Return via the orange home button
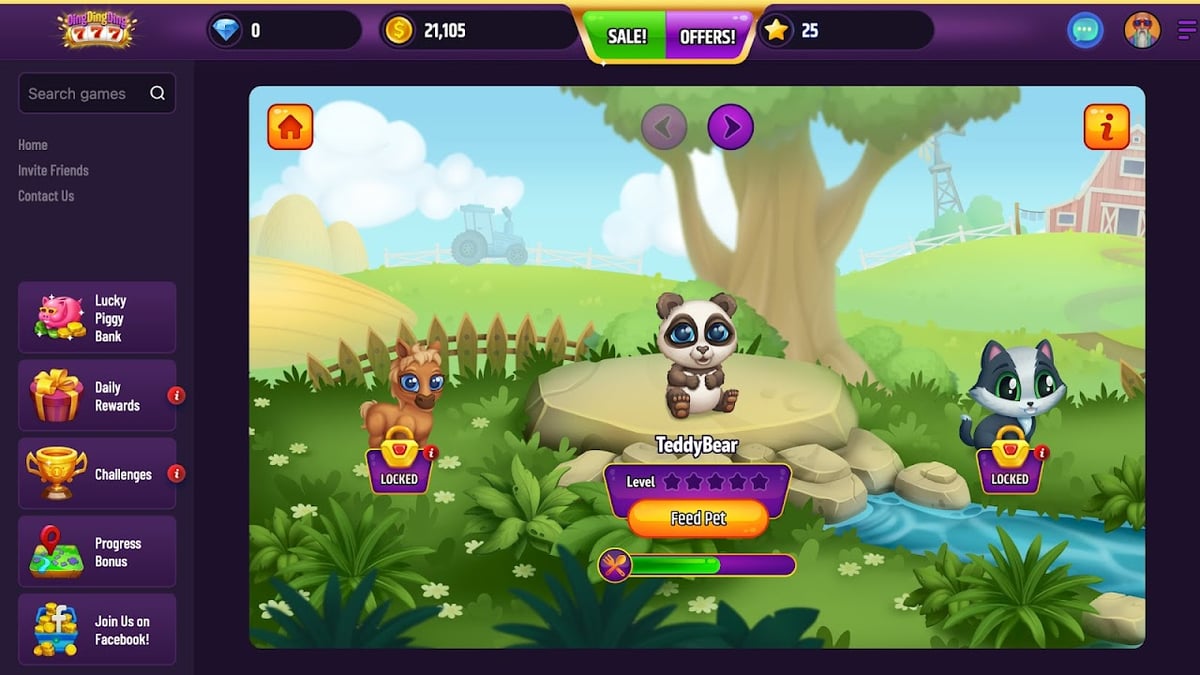Viewport: 1200px width, 675px height. pyautogui.click(x=290, y=127)
